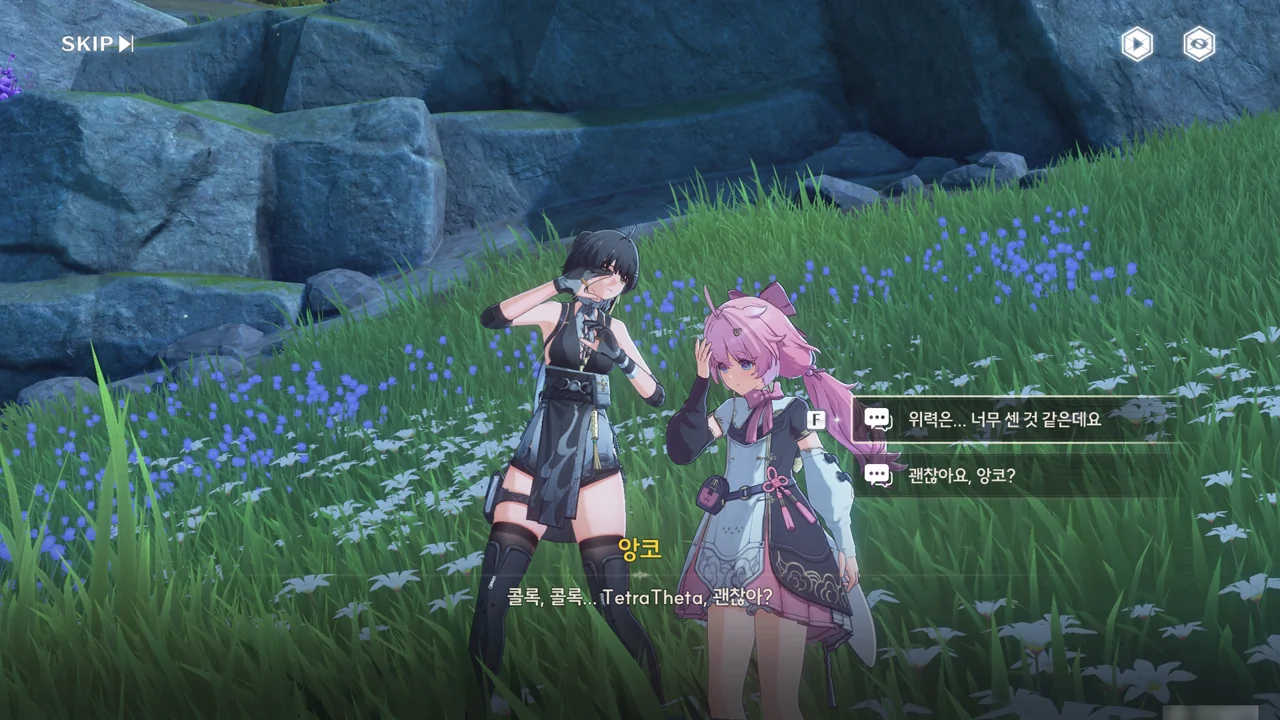Choose reply "위력은... 너무 센 것 같은데요"
This screenshot has width=1280, height=720.
[1004, 419]
